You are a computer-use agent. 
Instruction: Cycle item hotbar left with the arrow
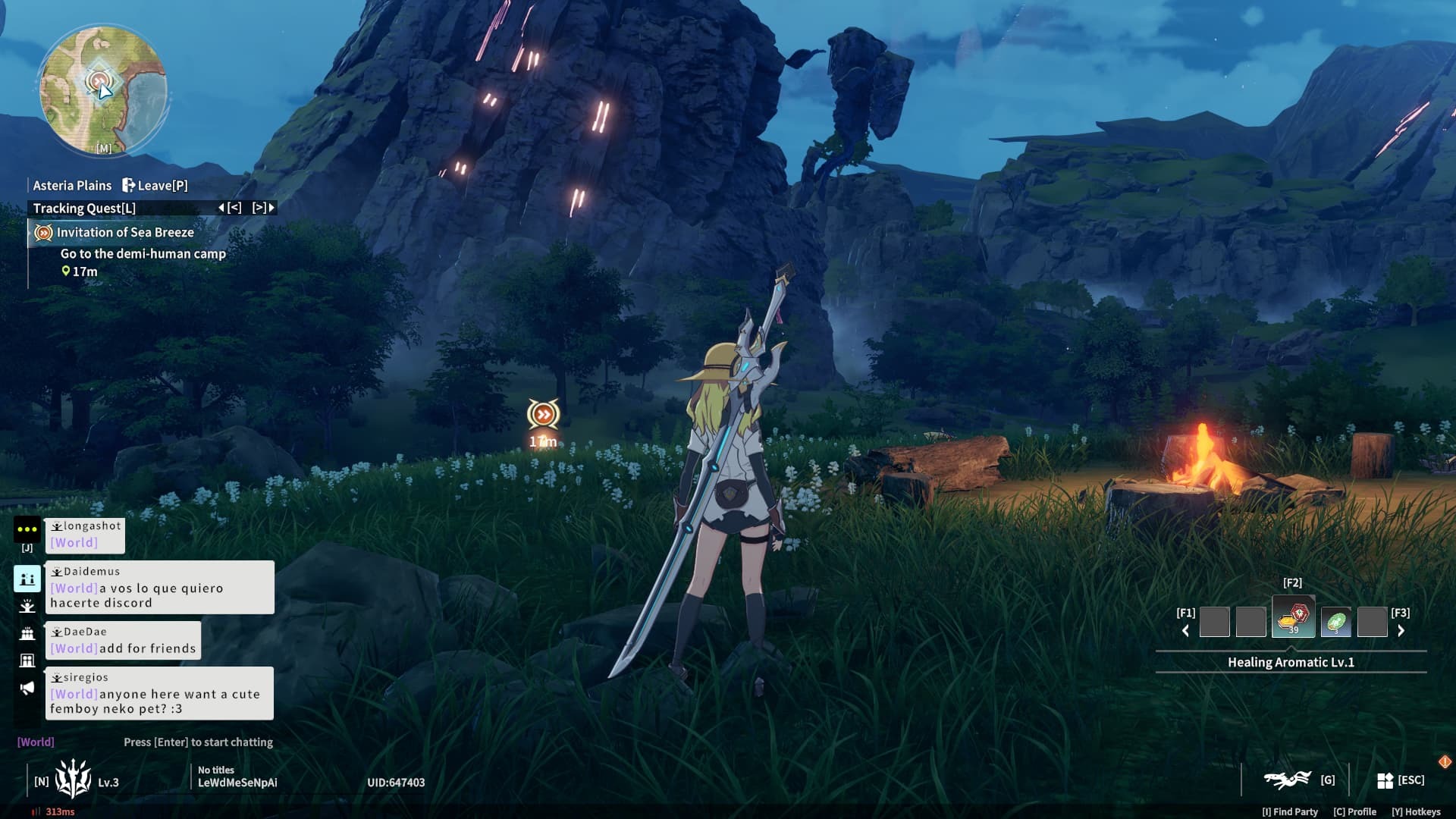1185,631
